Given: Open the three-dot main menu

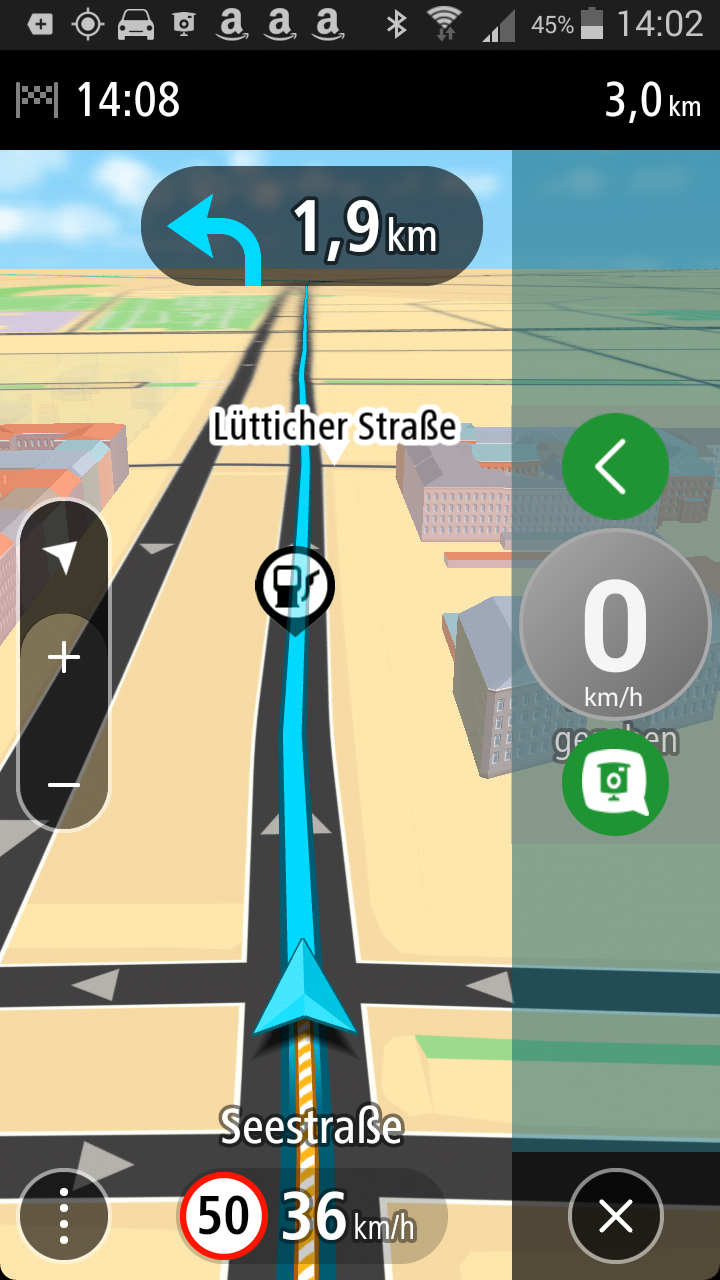Looking at the screenshot, I should pyautogui.click(x=64, y=1215).
